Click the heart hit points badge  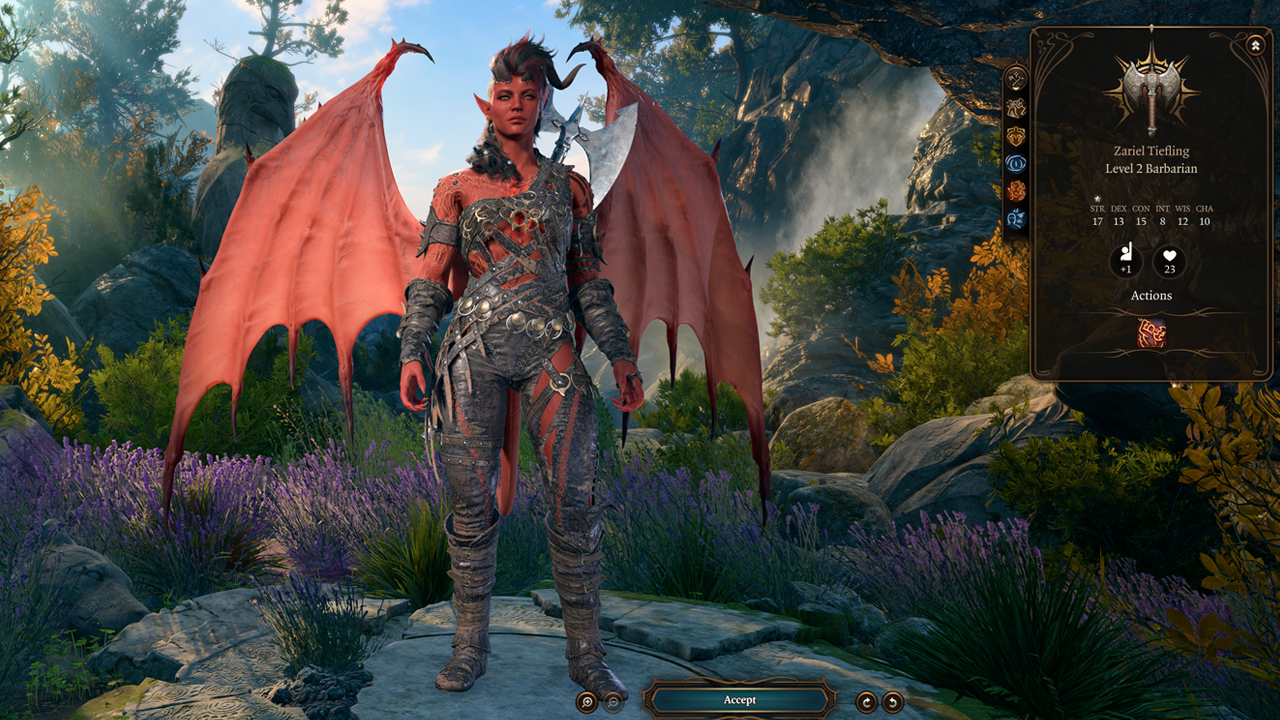pyautogui.click(x=1169, y=262)
